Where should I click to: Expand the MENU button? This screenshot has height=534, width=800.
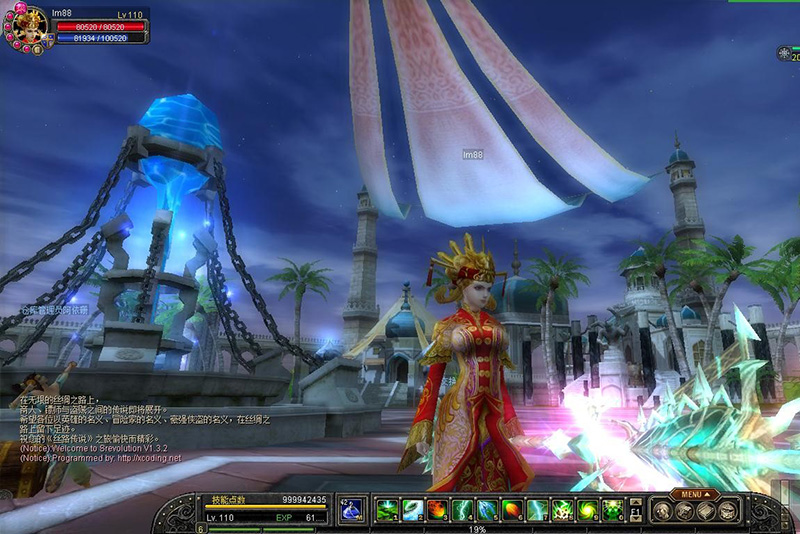[692, 494]
